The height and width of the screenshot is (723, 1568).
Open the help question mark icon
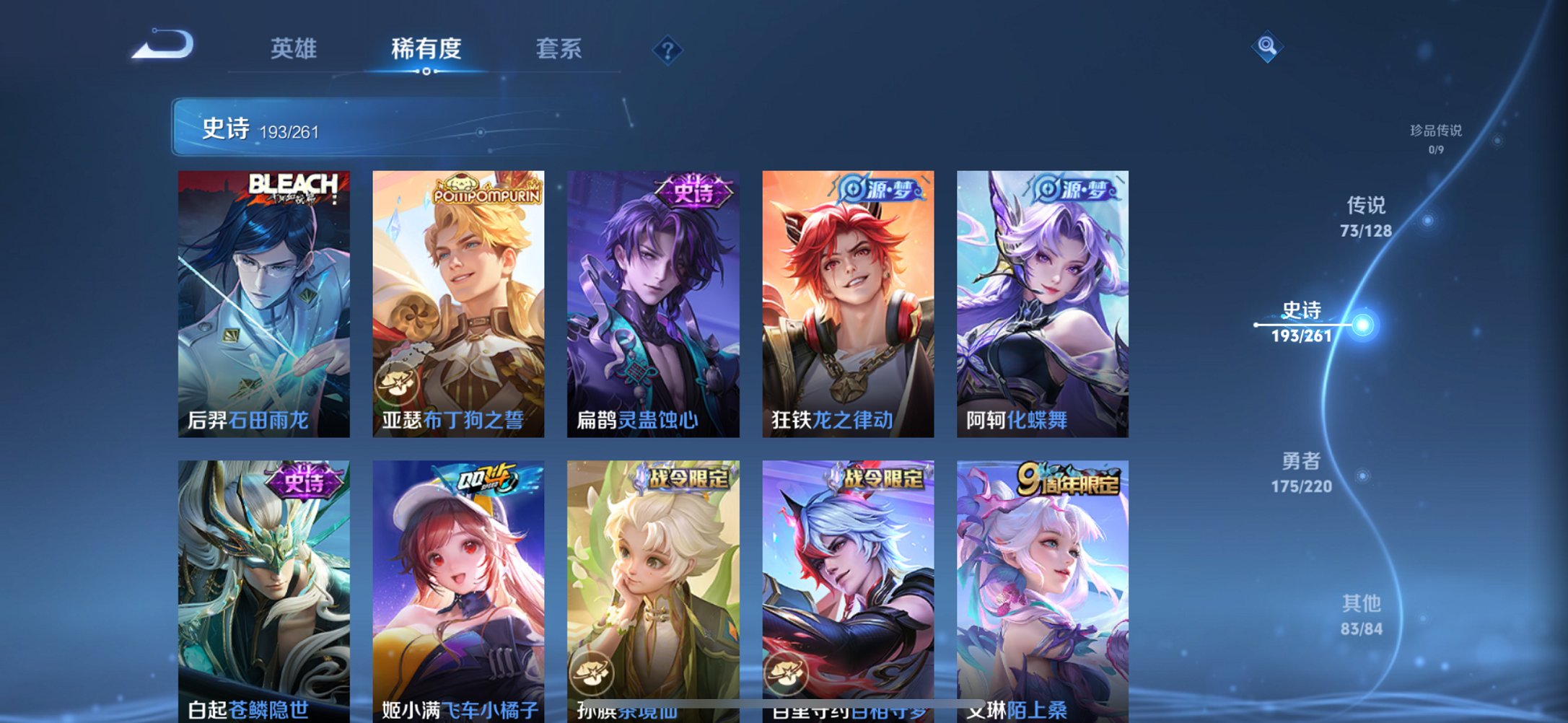coord(667,49)
